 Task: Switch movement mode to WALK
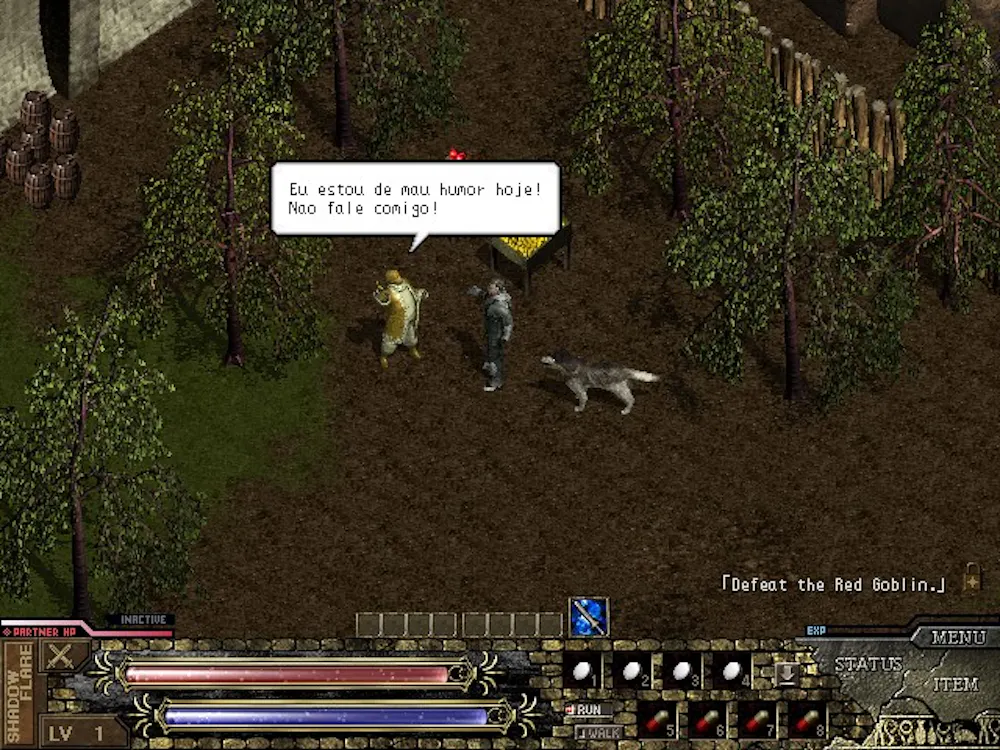[x=598, y=733]
